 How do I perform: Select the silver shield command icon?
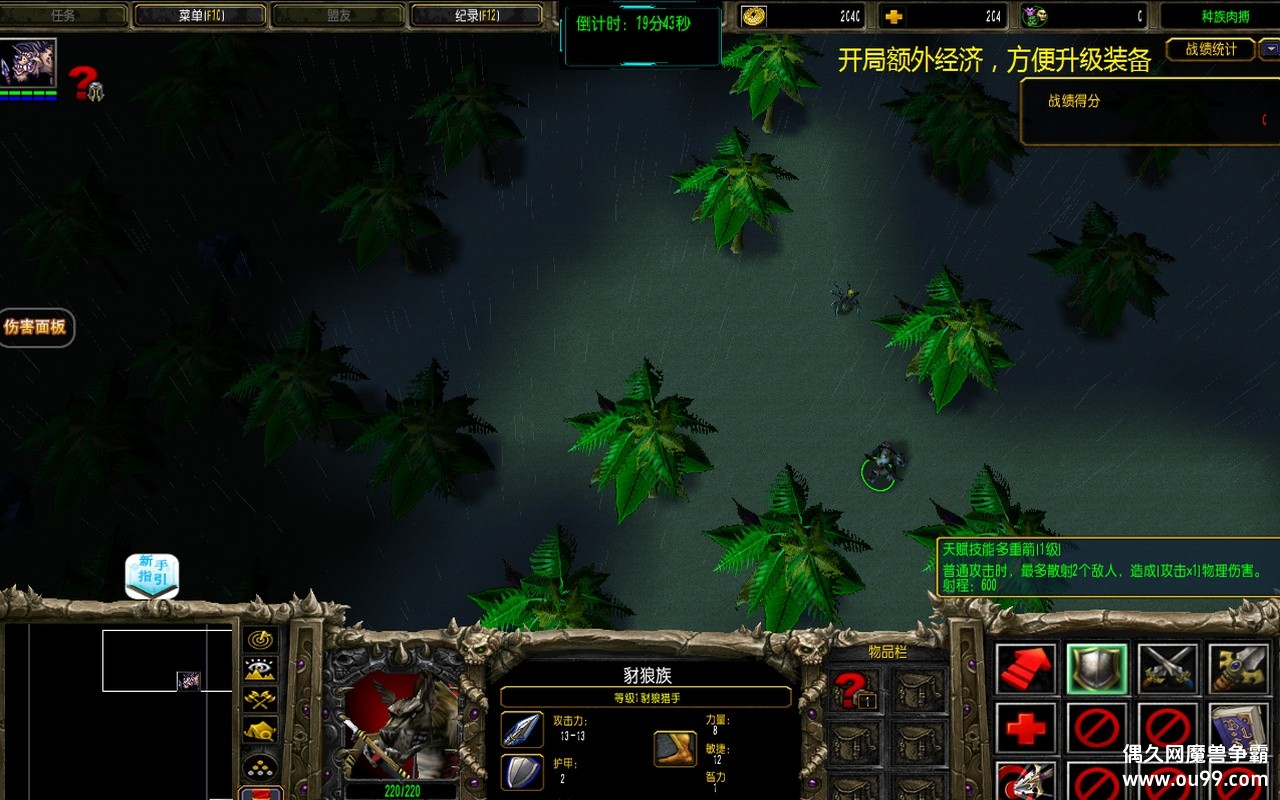1097,669
